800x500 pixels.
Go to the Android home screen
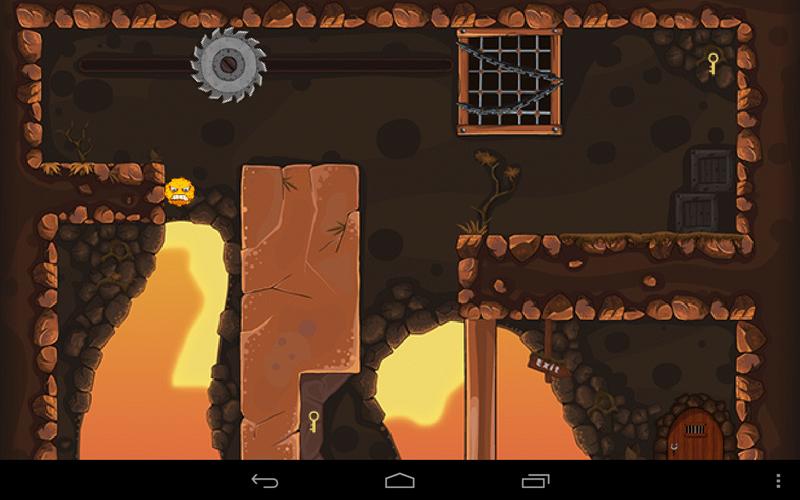coord(400,481)
